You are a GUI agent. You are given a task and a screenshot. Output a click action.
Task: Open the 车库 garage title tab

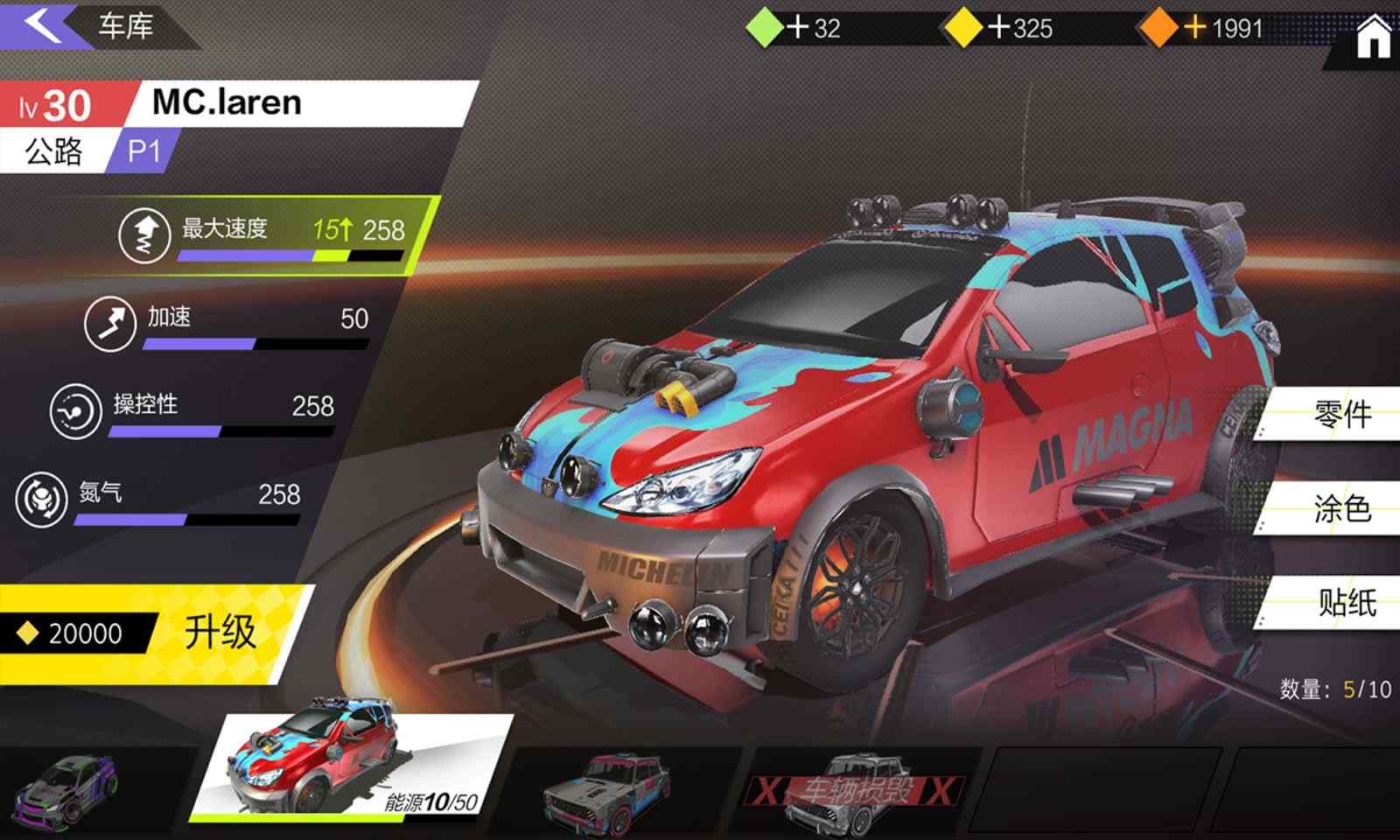click(x=125, y=24)
